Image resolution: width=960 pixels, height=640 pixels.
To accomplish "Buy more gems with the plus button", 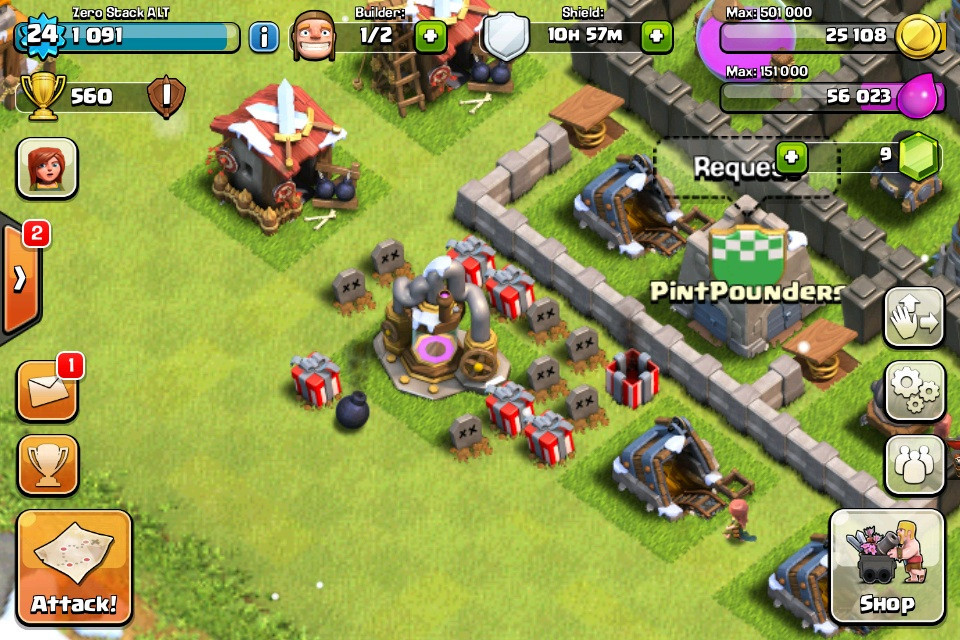I will point(791,158).
